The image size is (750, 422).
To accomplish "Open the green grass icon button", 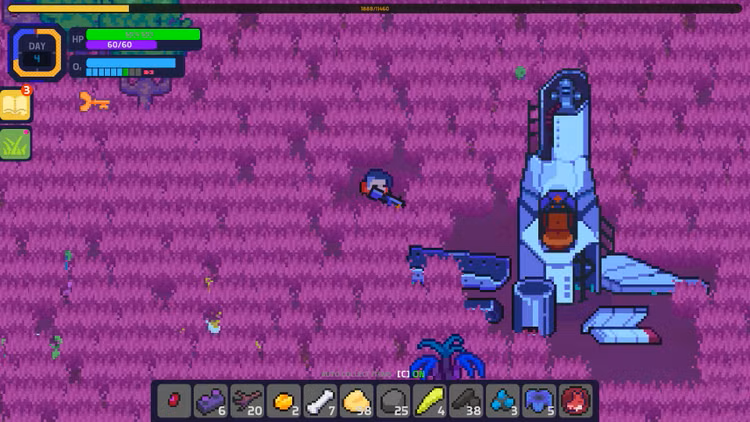I will 15,144.
